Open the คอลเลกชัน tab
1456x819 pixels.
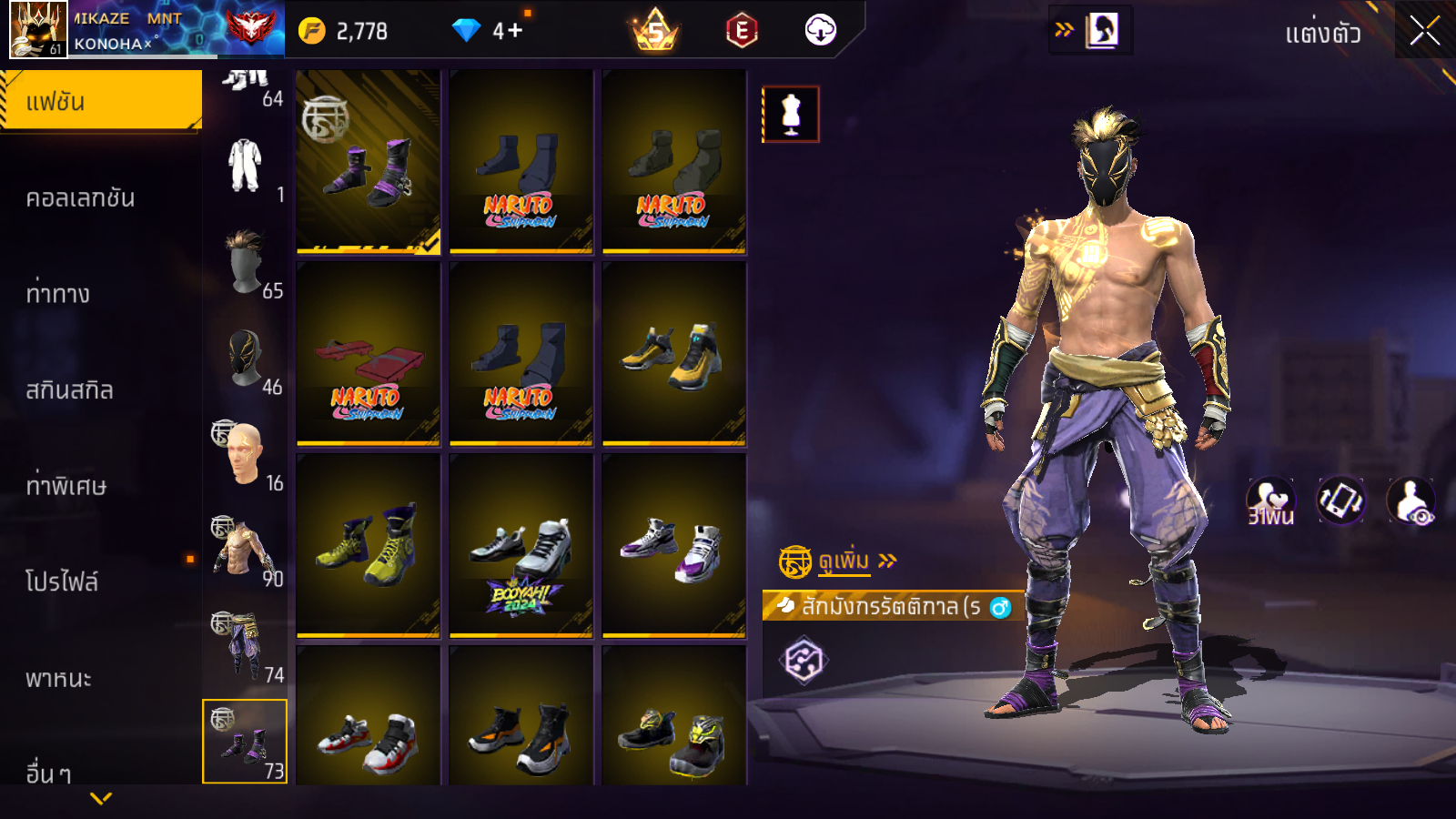pos(81,198)
